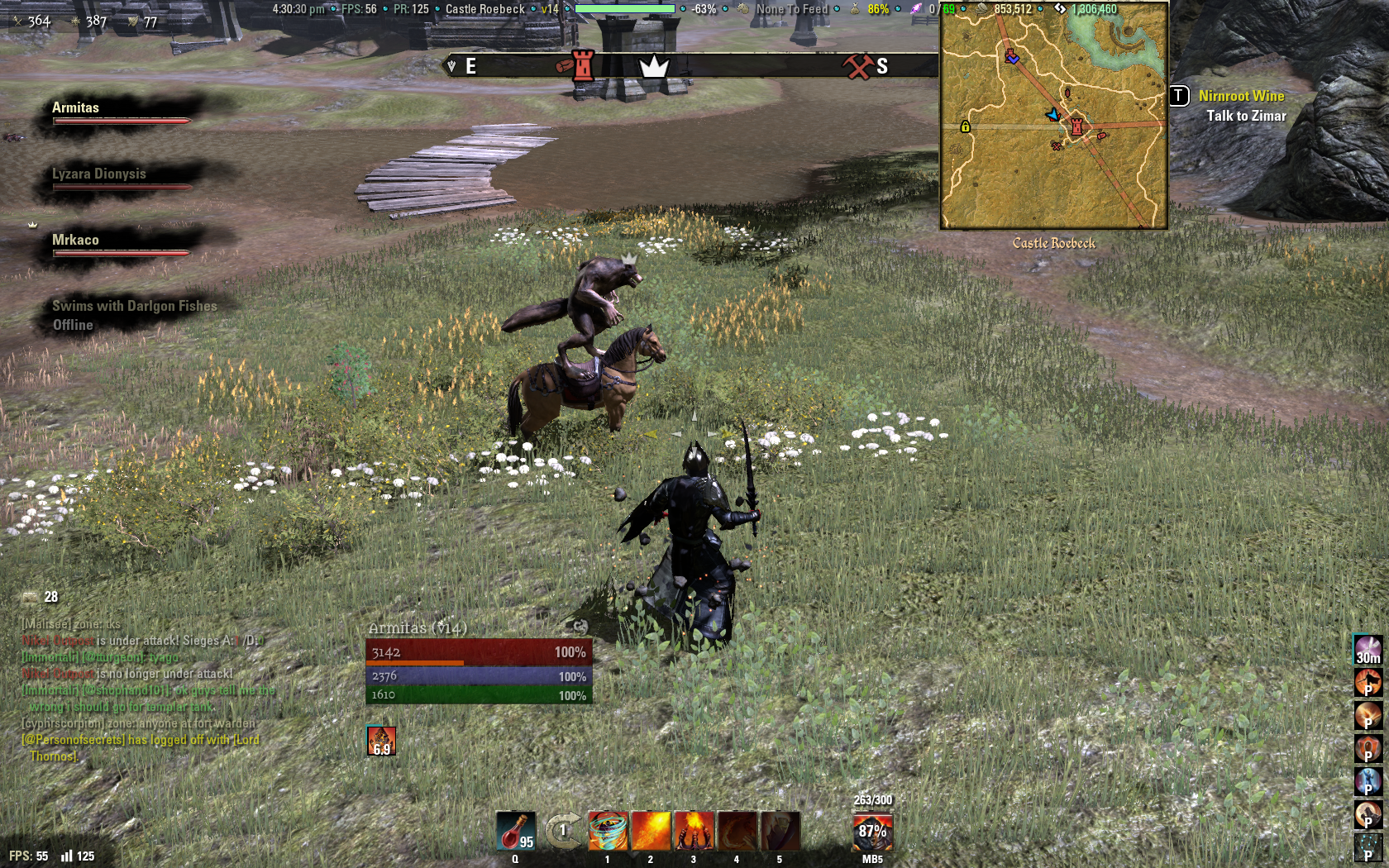Select Armitas's red health bar in the target frame
This screenshot has height=868, width=1389.
point(480,652)
